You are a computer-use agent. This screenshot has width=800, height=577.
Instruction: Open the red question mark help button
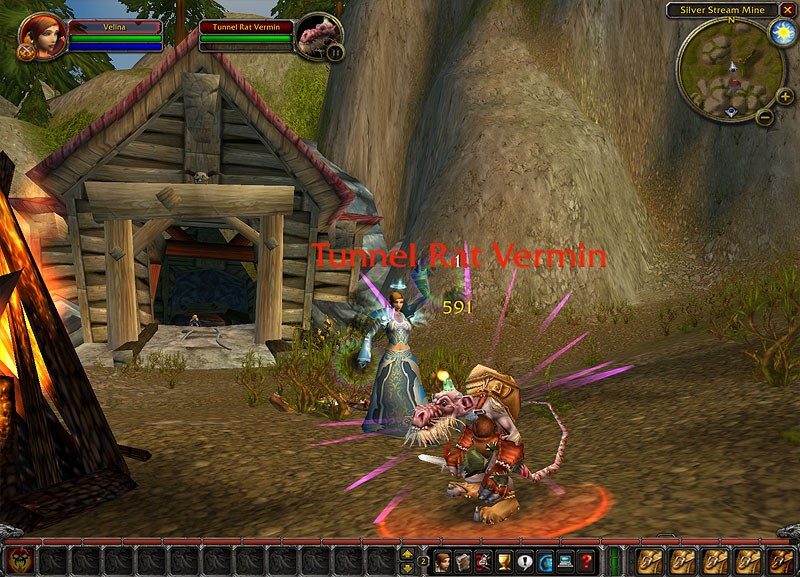click(587, 561)
